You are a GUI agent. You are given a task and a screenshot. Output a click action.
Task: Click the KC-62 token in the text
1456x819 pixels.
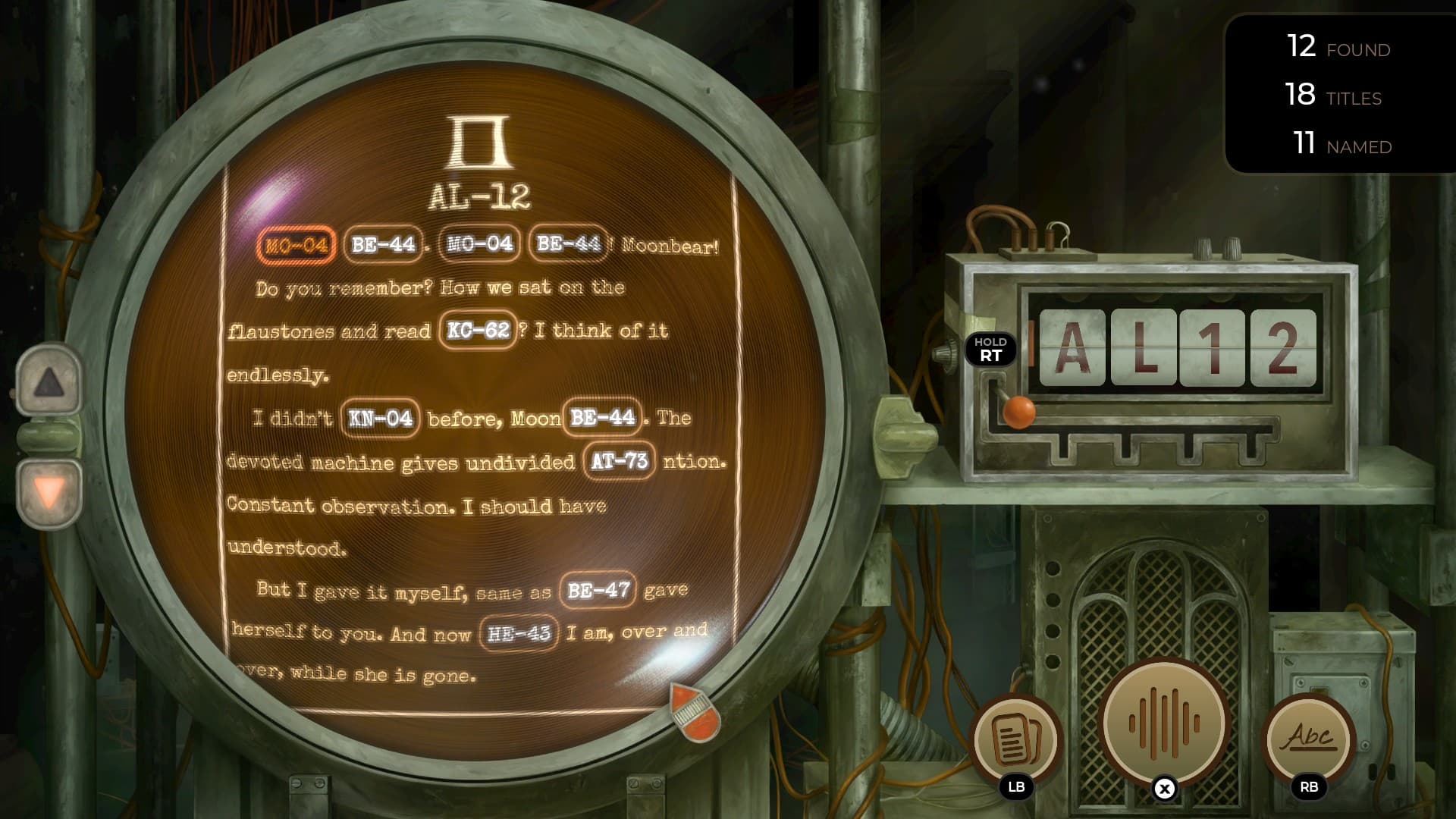pyautogui.click(x=478, y=329)
